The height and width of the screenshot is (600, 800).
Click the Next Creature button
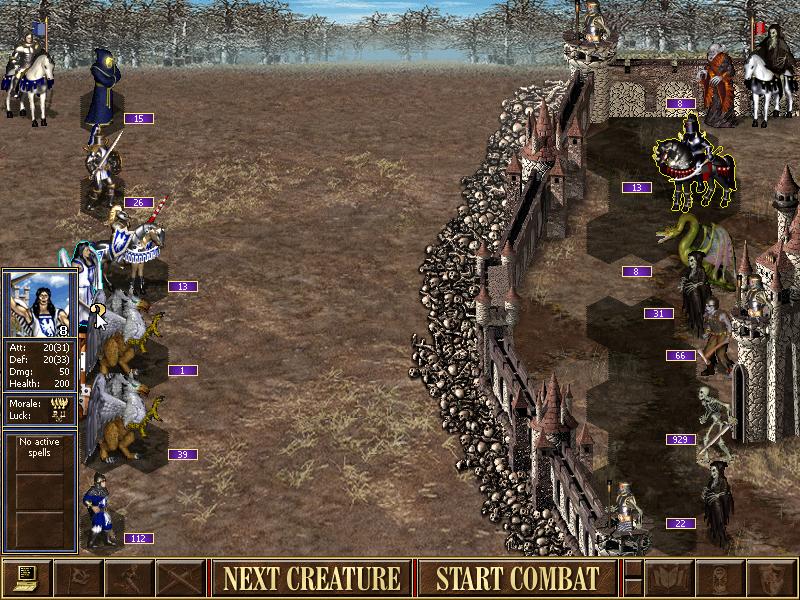[312, 578]
